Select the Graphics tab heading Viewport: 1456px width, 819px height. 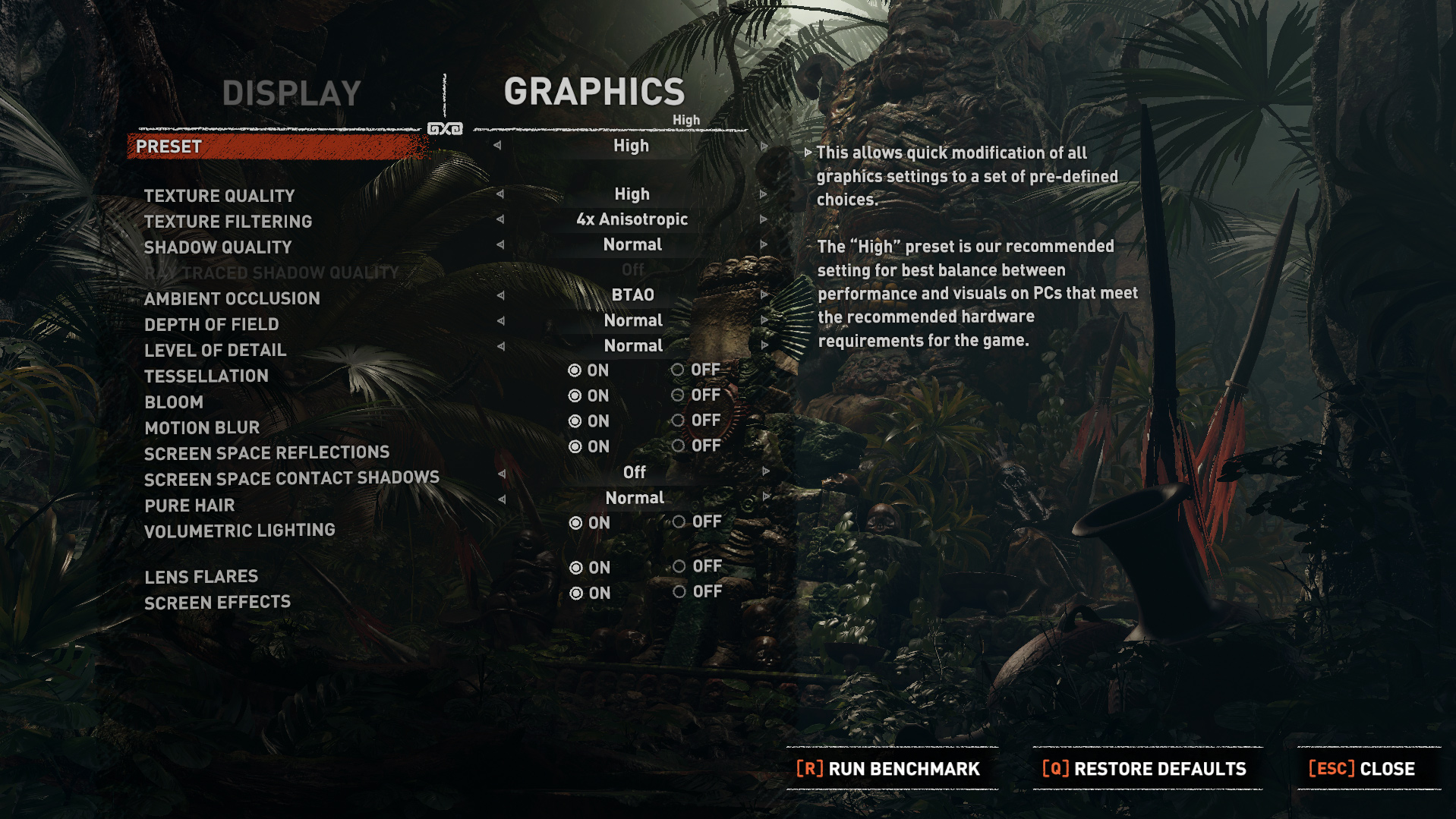(x=594, y=92)
